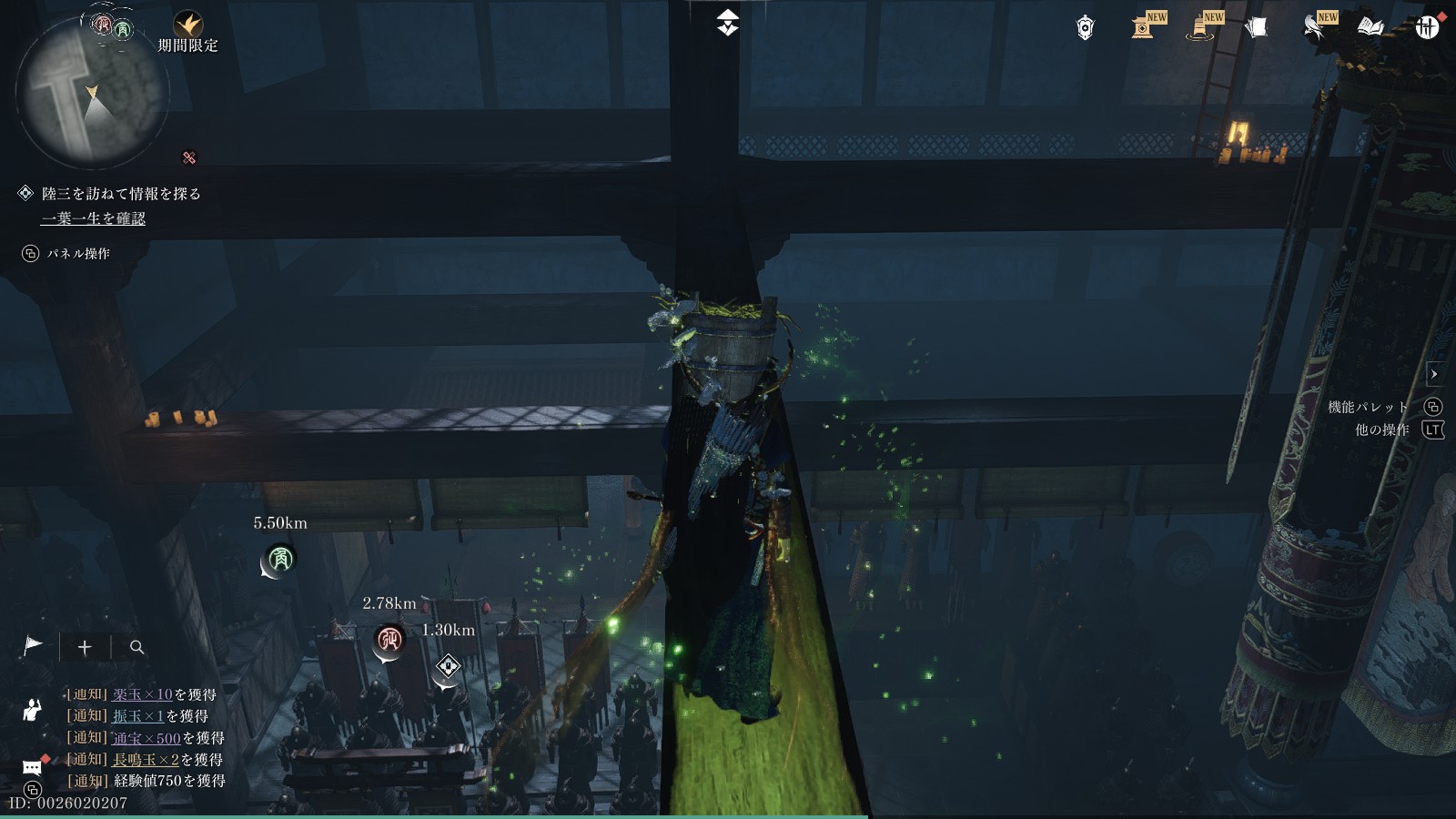Viewport: 1456px width, 819px height.
Task: Click the crossed-tools icon below the minimap
Action: click(189, 157)
